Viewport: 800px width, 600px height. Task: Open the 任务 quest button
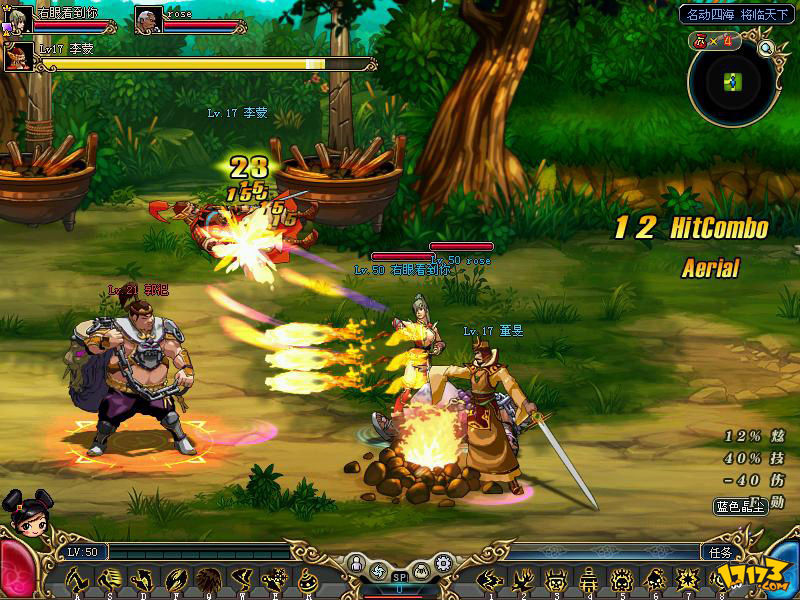coord(721,551)
